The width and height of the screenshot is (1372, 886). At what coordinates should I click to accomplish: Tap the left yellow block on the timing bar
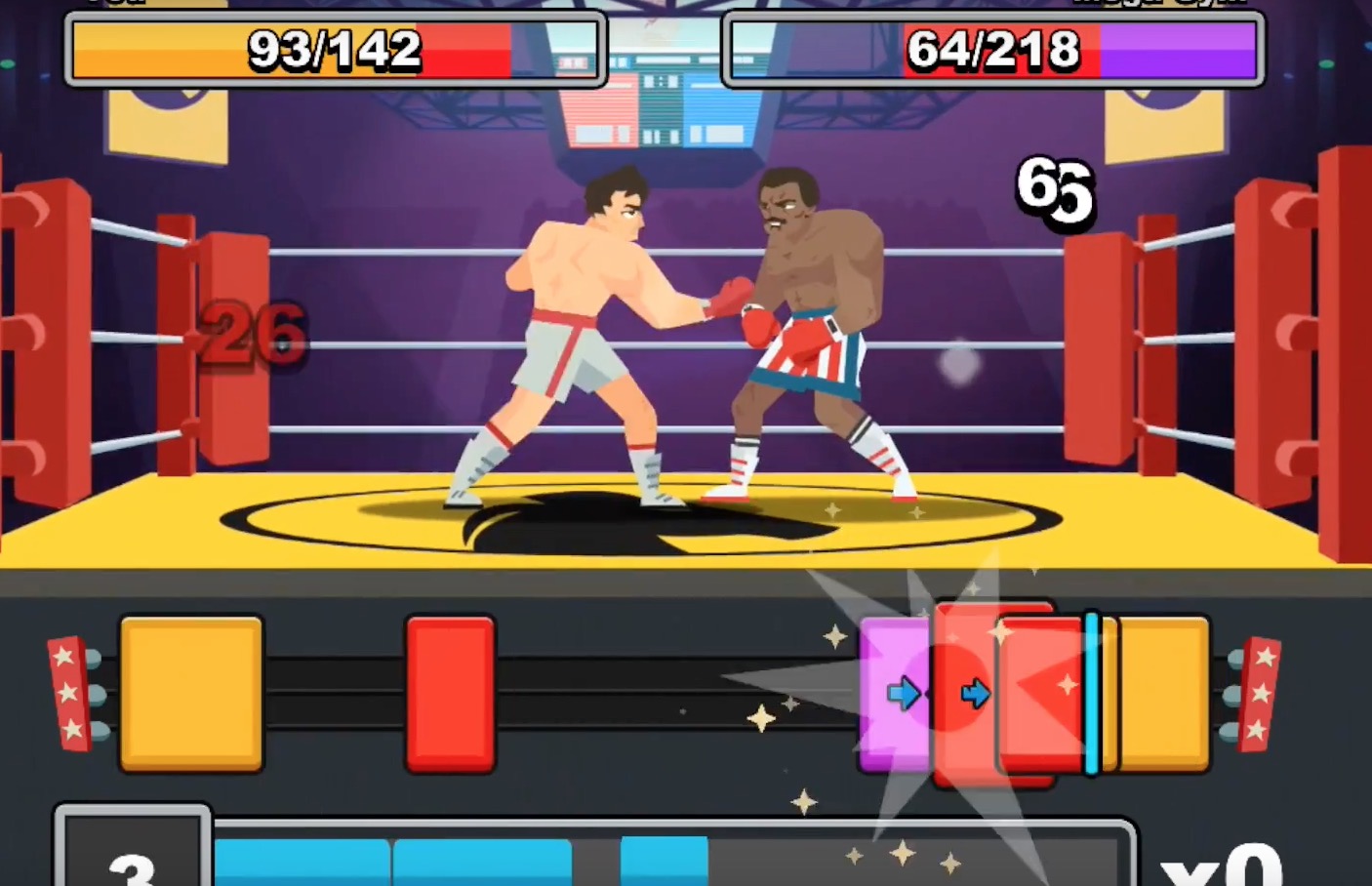[191, 693]
